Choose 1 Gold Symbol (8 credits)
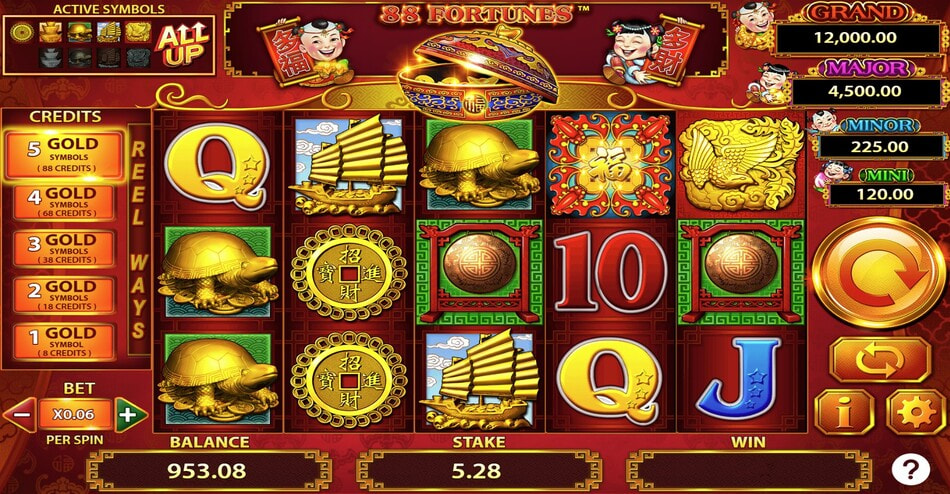The image size is (950, 494). click(64, 341)
